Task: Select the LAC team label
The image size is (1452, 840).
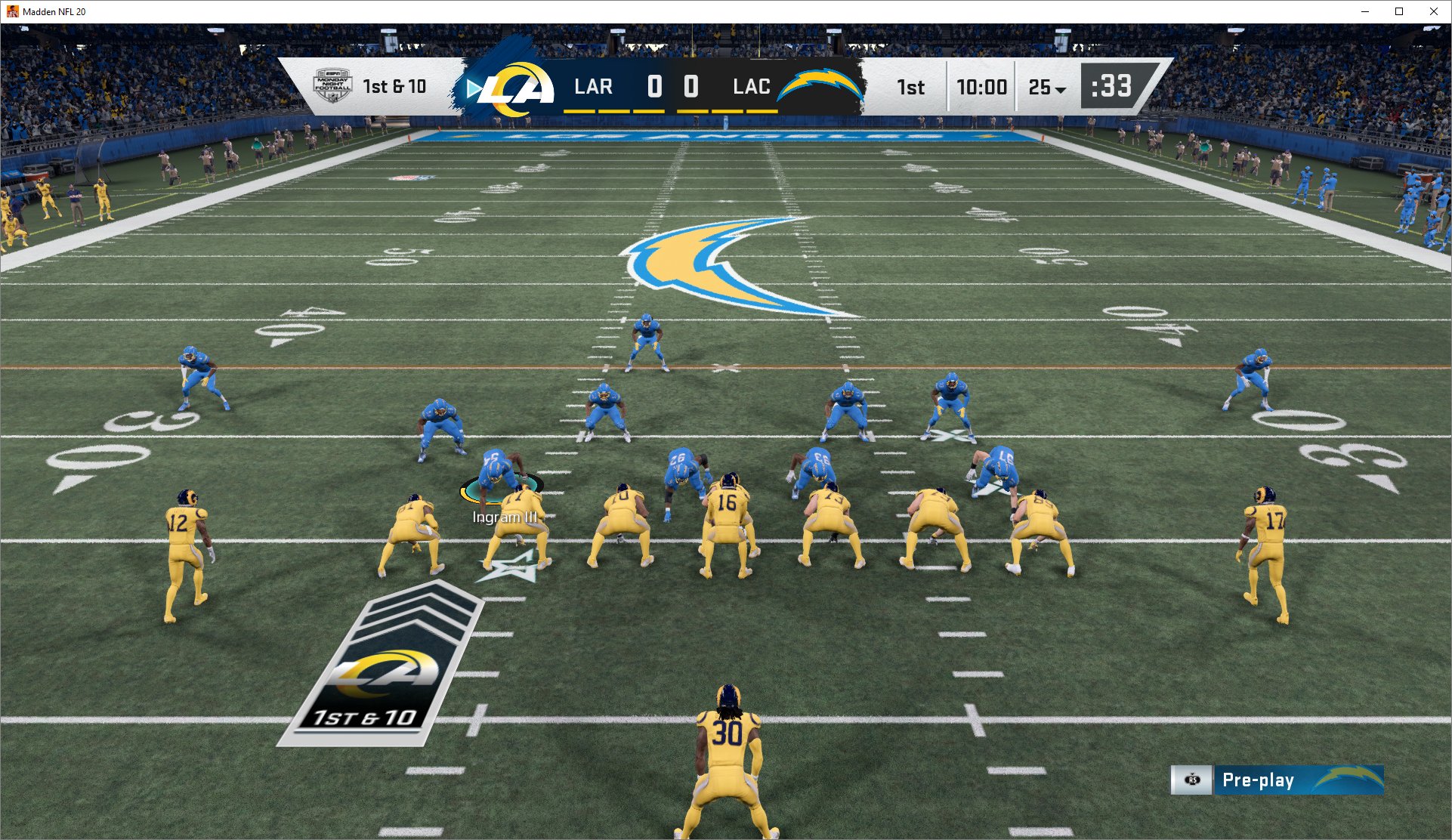Action: [752, 85]
